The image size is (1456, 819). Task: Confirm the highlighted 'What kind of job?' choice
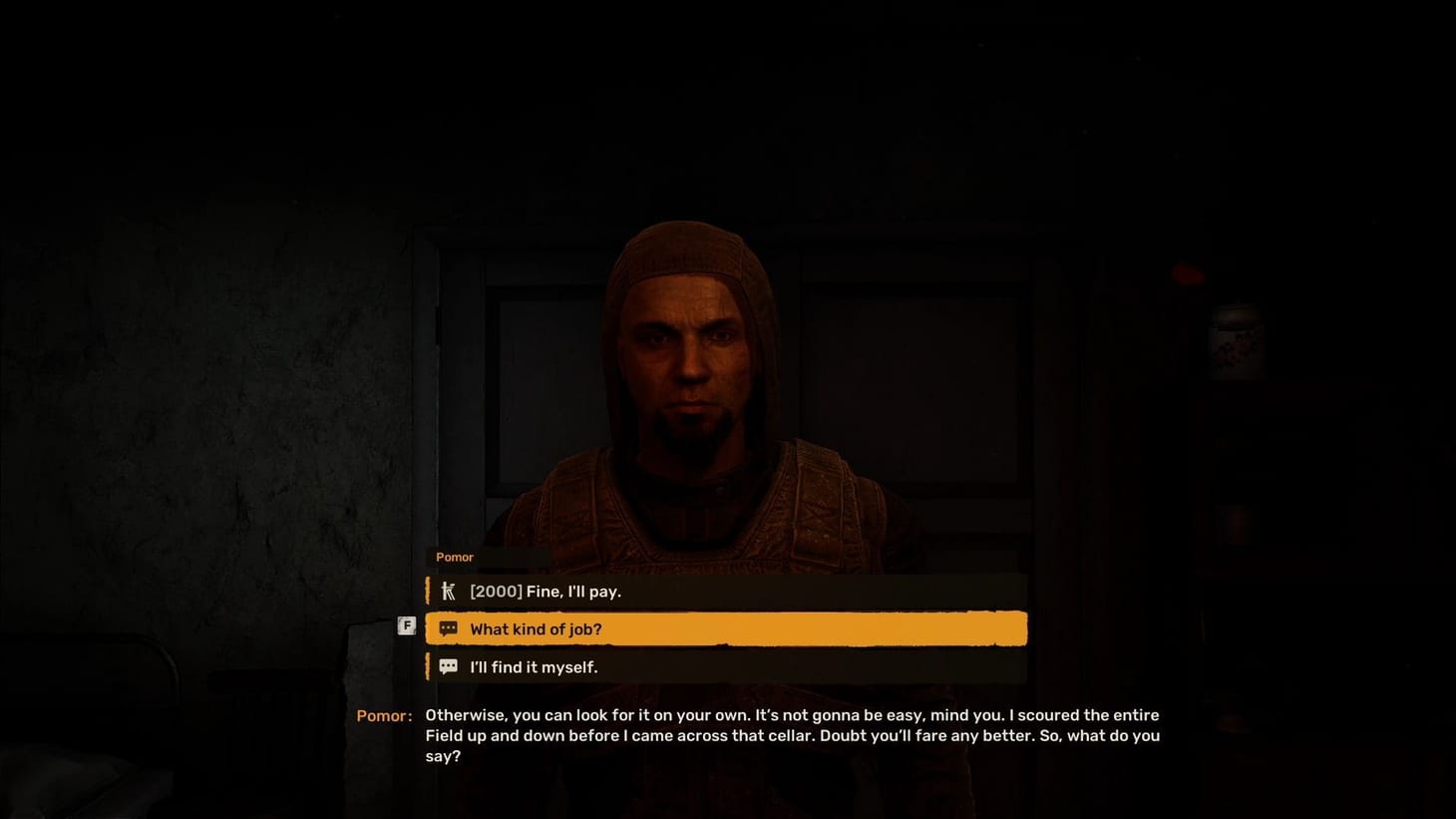point(725,628)
